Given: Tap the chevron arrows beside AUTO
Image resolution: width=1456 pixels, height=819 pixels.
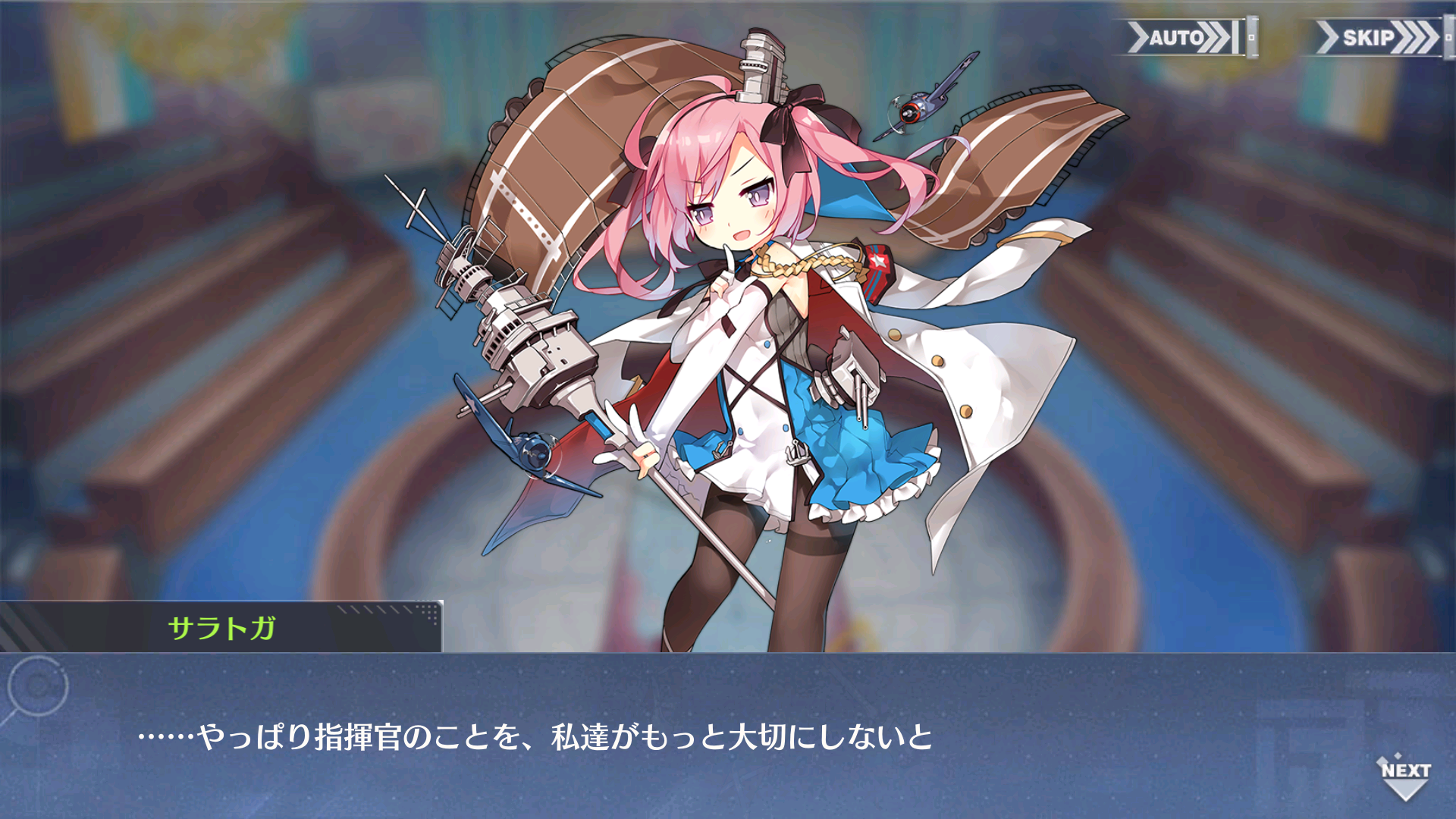Looking at the screenshot, I should 1213,33.
